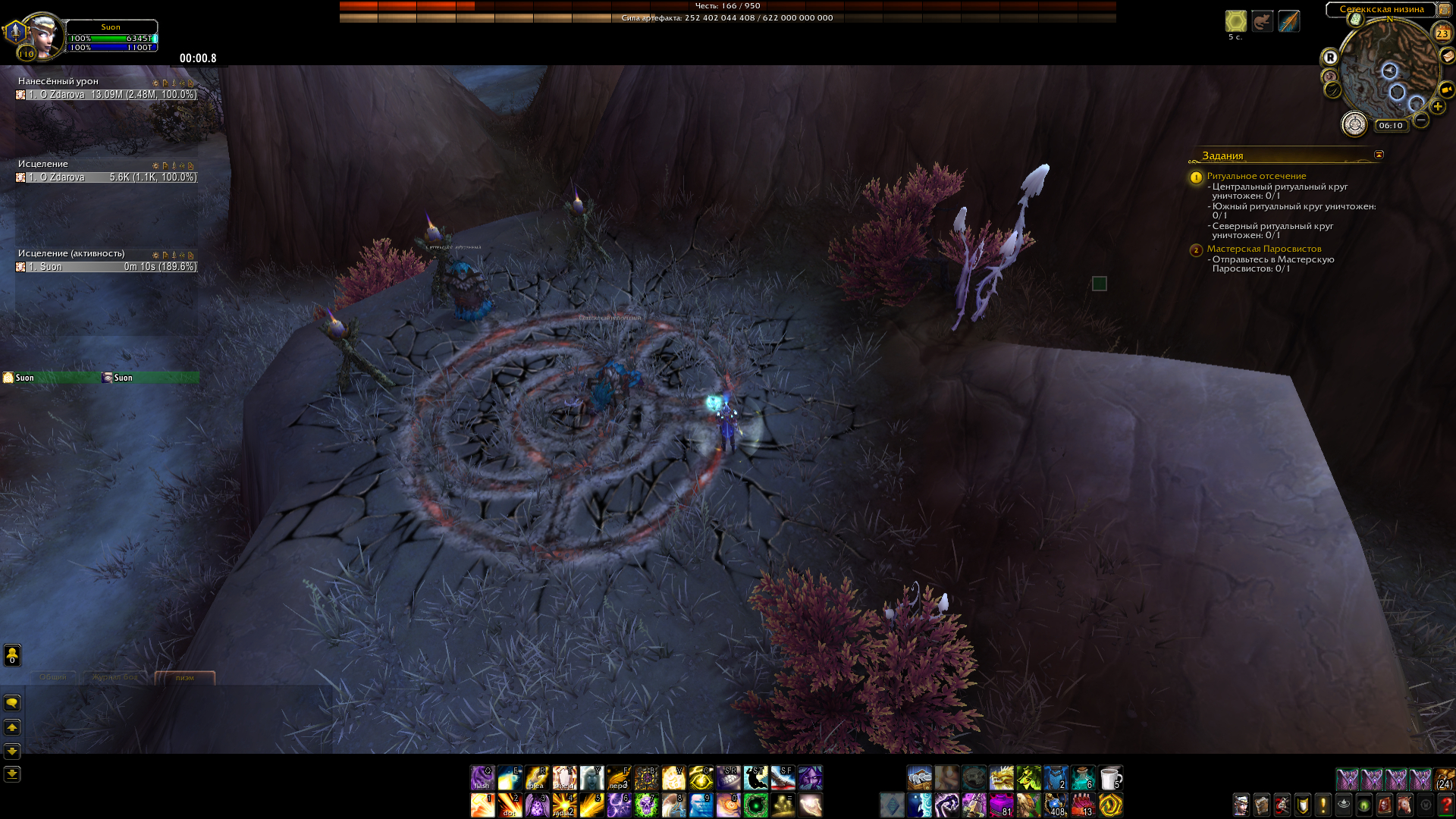Viewport: 1456px width, 819px height.
Task: Activate the yellow eye ability on key C
Action: (x=701, y=778)
